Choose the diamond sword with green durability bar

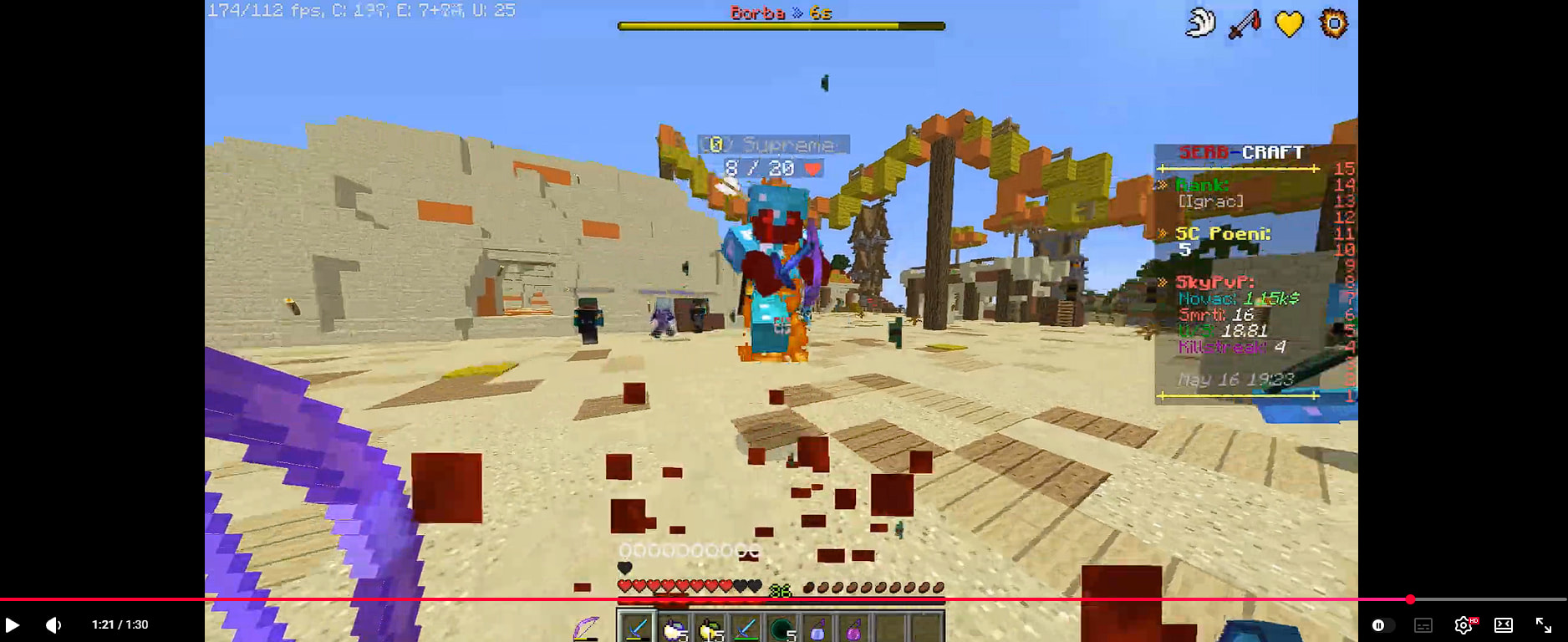tap(746, 629)
